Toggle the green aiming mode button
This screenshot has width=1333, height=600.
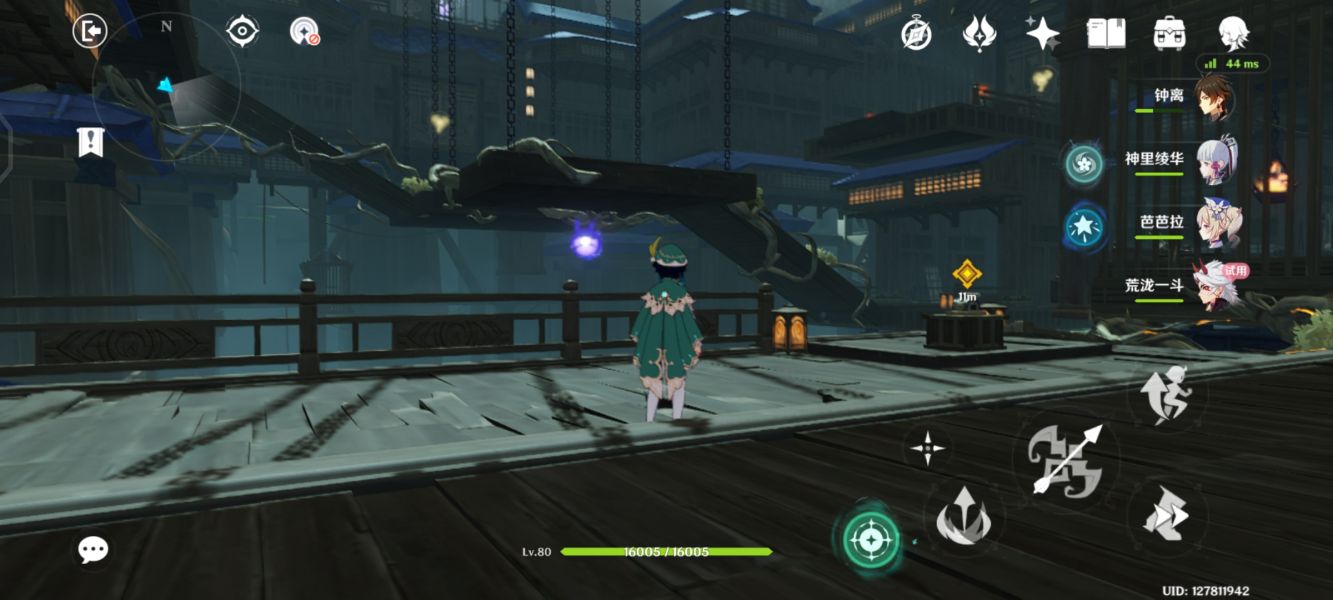869,541
